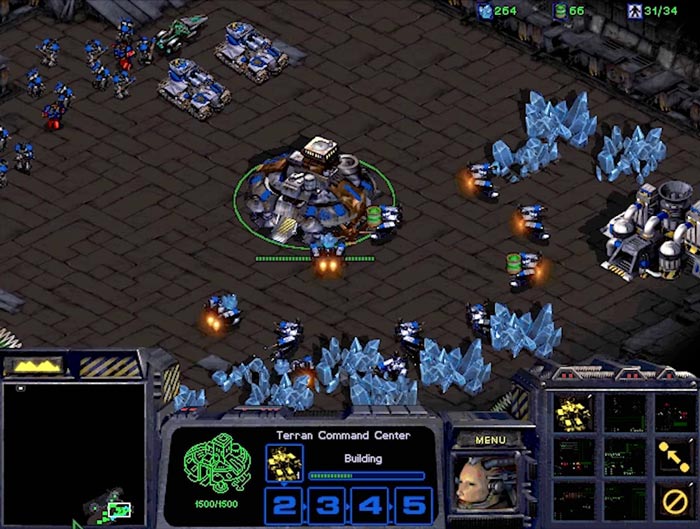Select build queue slot 3
Image resolution: width=700 pixels, height=529 pixels.
[327, 504]
